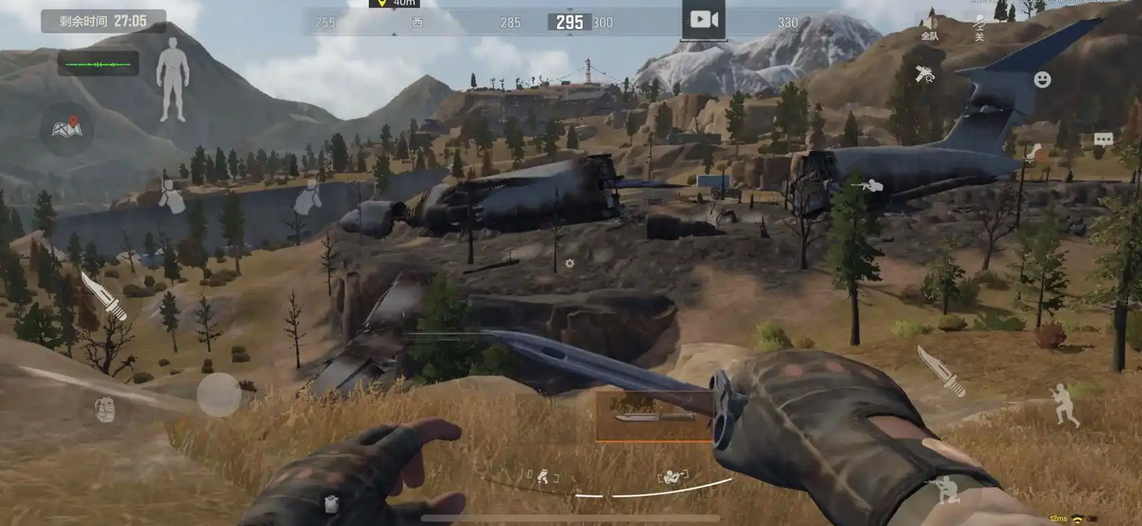Tap the left-side knife attack button
This screenshot has width=1142, height=526.
point(103,296)
